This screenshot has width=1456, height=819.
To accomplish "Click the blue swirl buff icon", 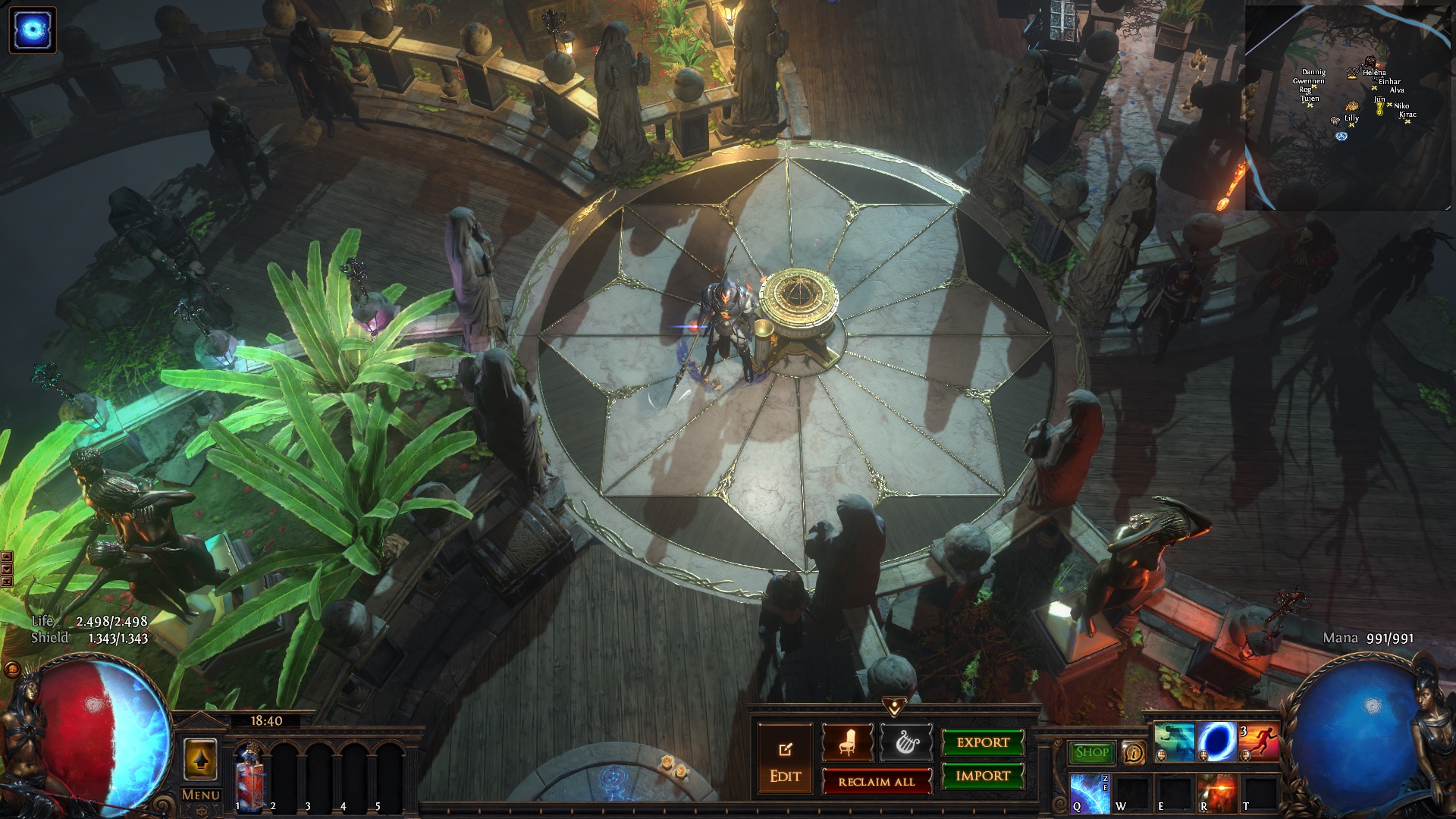I will pos(33,30).
